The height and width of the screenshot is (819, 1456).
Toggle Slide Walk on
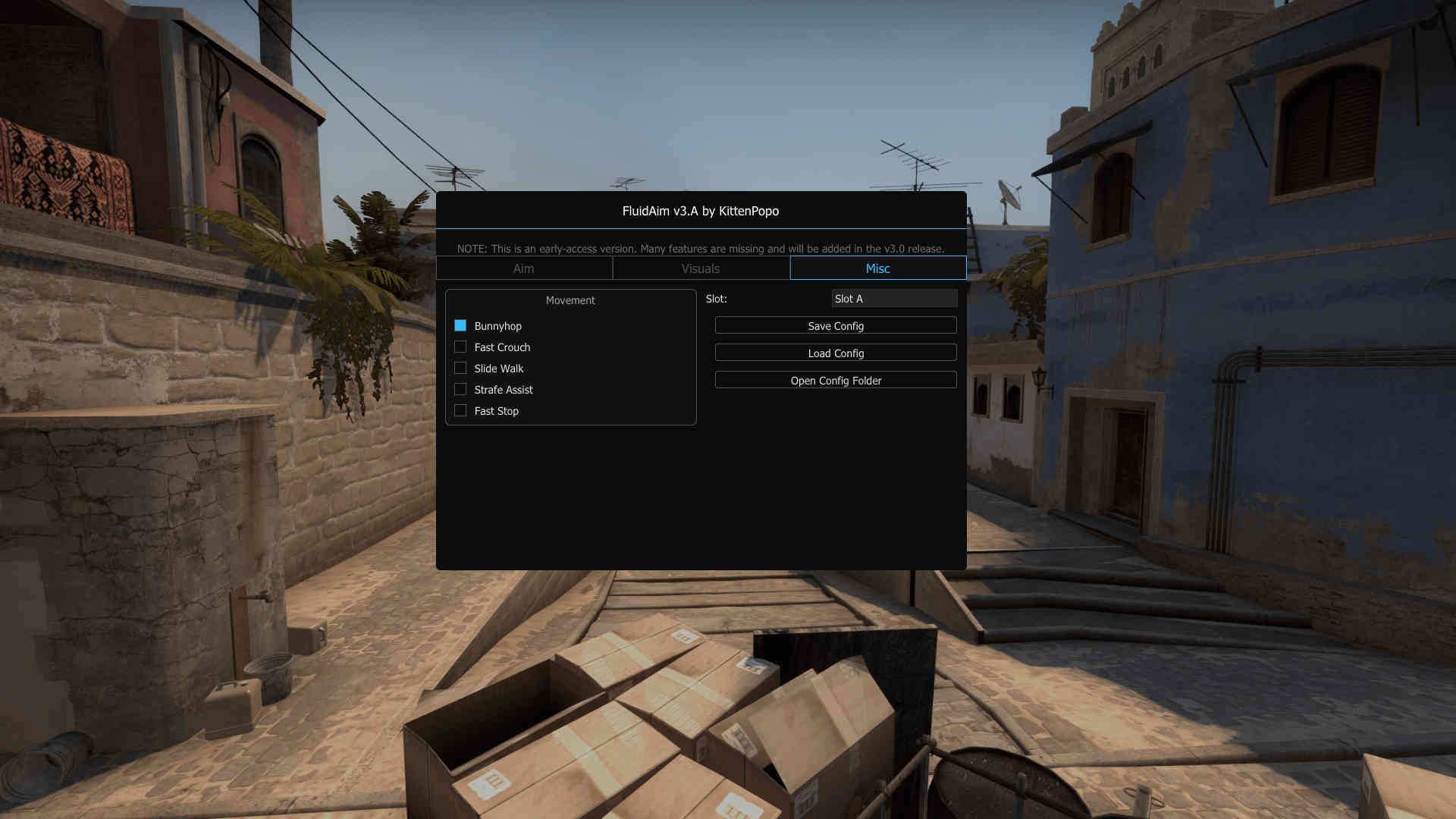[460, 367]
